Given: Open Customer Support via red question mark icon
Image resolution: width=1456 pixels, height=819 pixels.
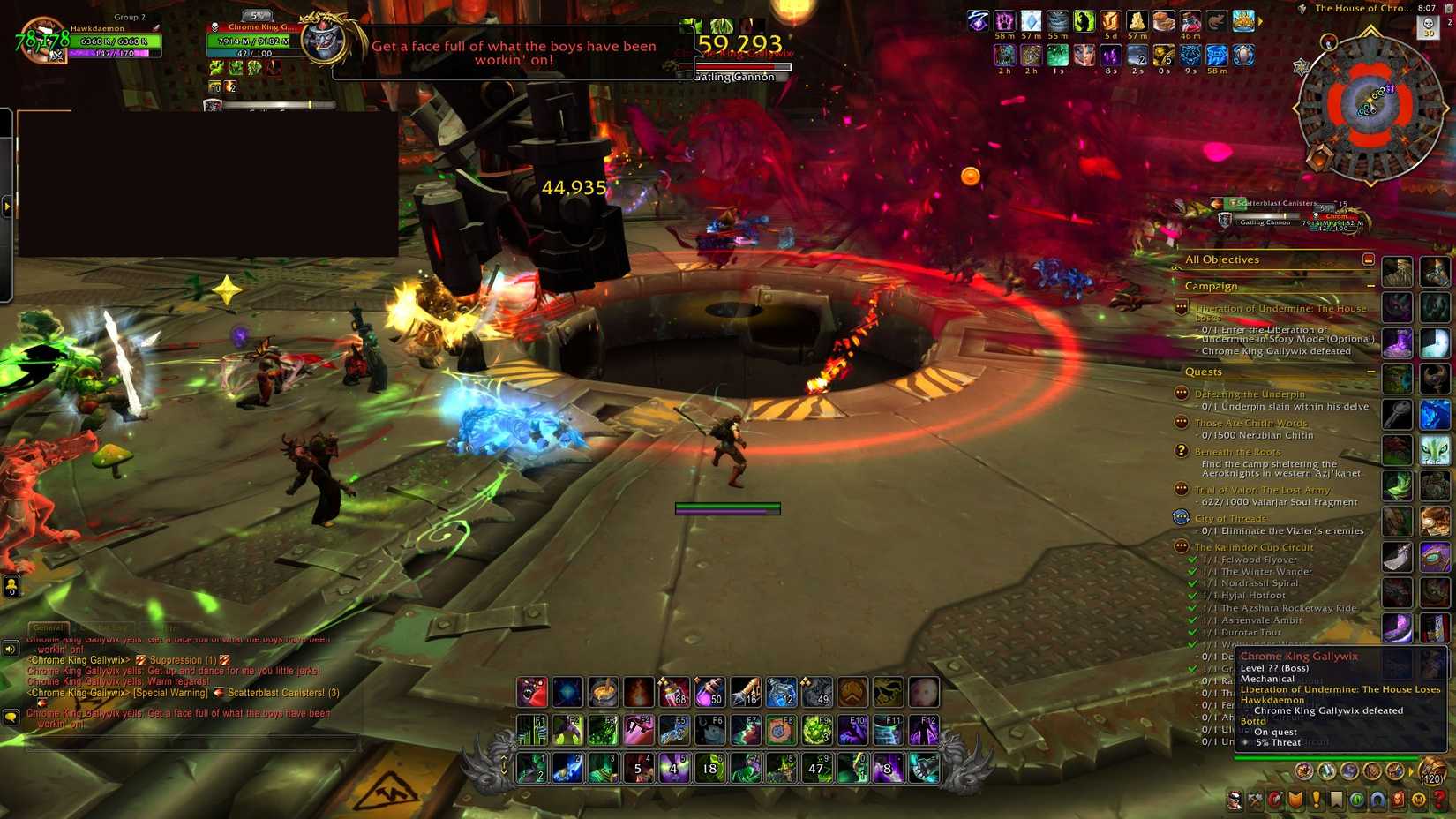Looking at the screenshot, I should [1438, 801].
